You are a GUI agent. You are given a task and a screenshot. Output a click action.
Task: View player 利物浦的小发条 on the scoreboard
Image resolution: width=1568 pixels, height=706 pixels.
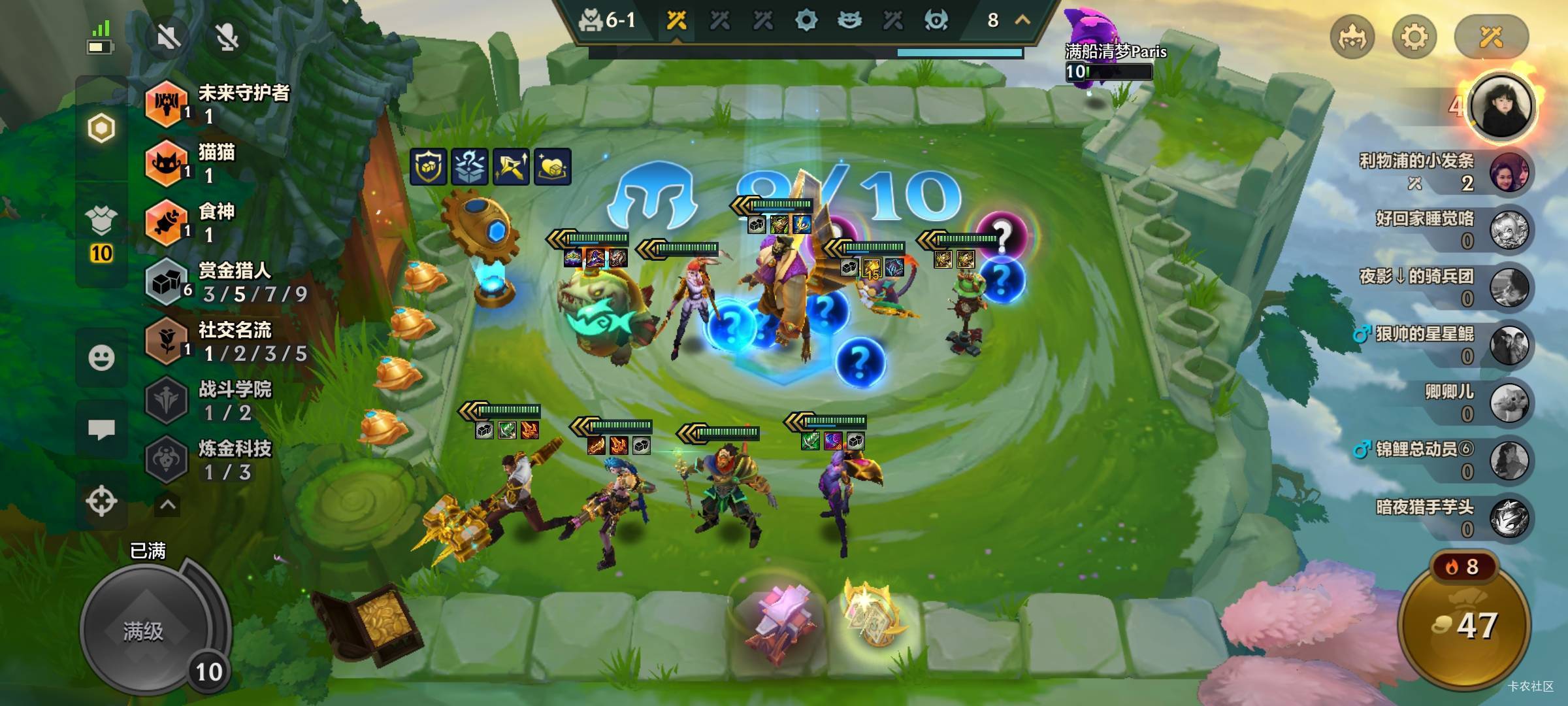click(1509, 173)
